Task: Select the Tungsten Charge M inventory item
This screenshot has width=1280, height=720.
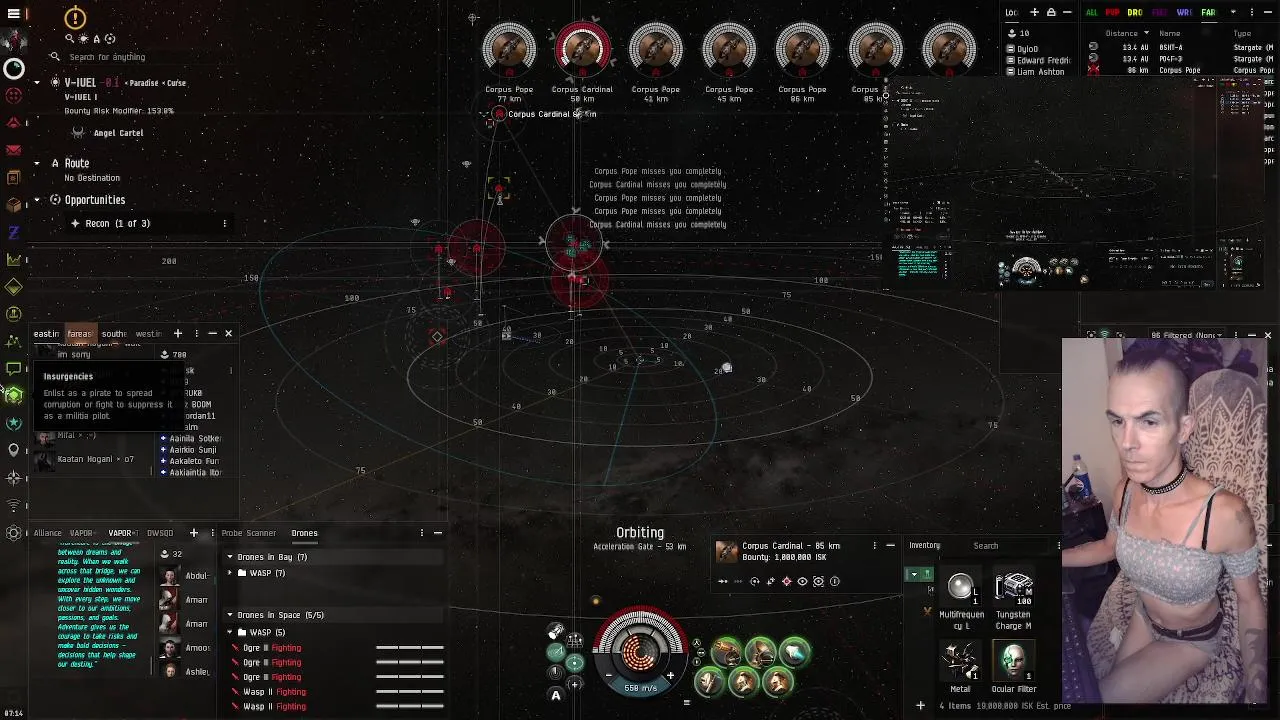Action: (1013, 592)
